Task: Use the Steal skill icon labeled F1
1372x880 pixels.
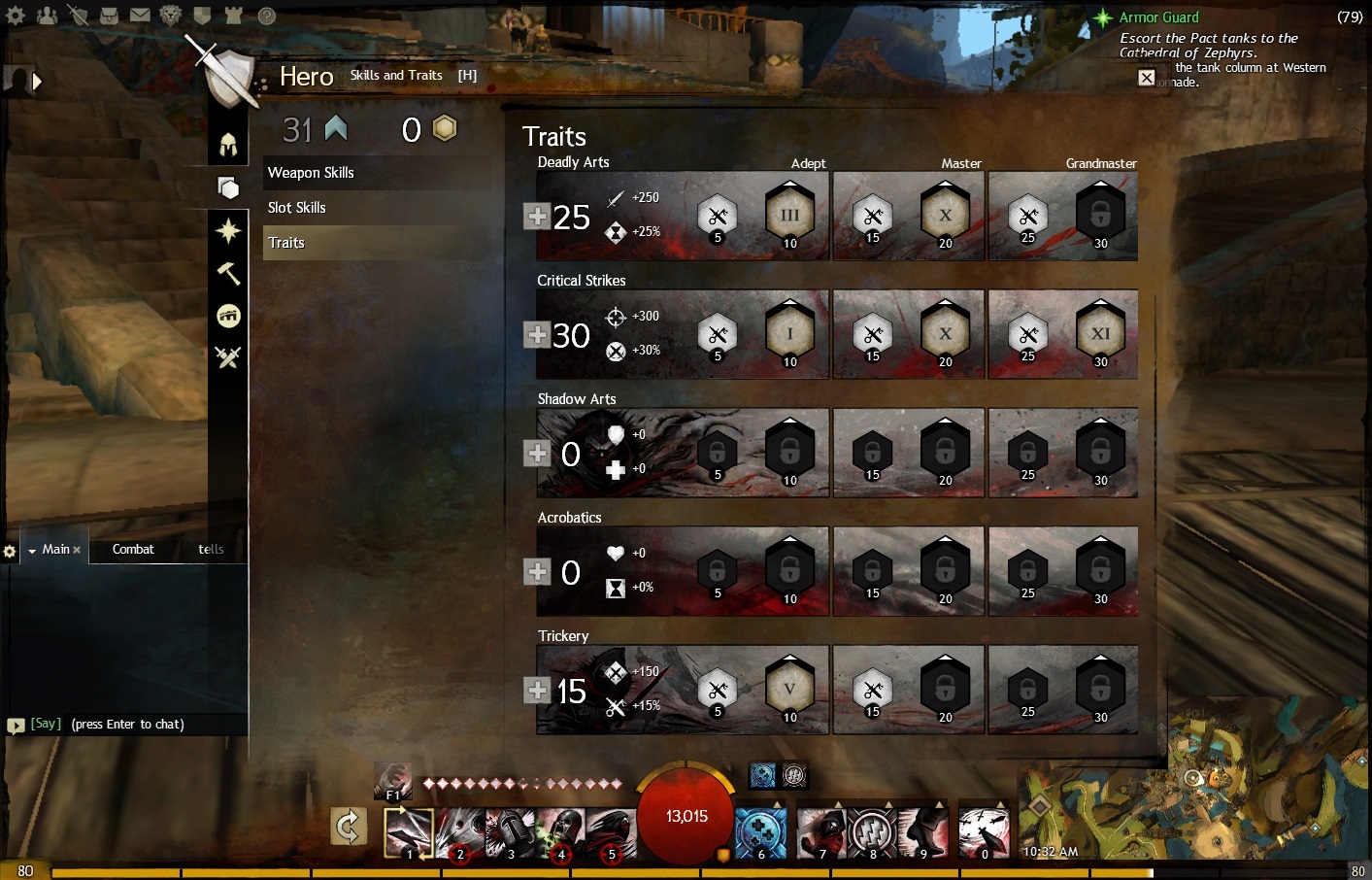Action: (x=393, y=779)
